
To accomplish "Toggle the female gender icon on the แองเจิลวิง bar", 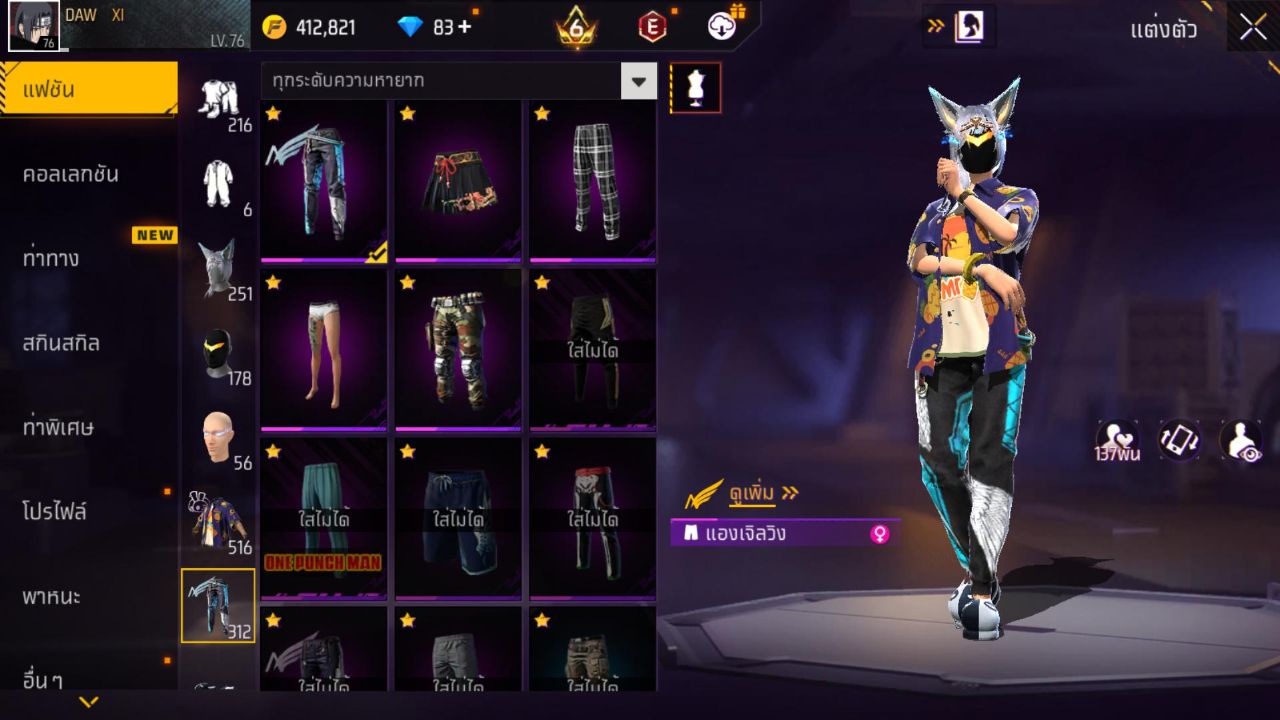I will tap(878, 533).
